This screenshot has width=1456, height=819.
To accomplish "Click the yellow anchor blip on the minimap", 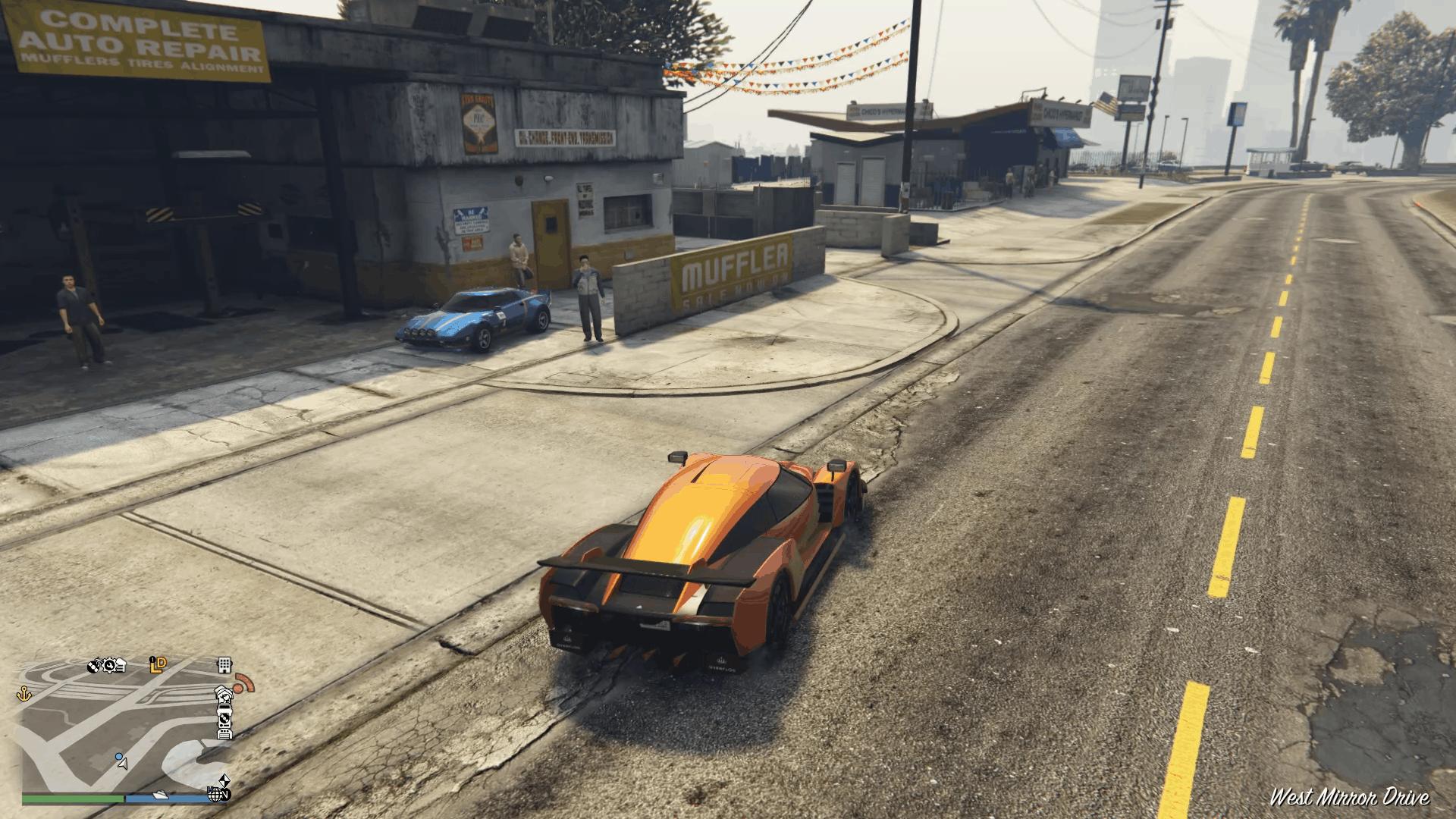I will point(24,693).
